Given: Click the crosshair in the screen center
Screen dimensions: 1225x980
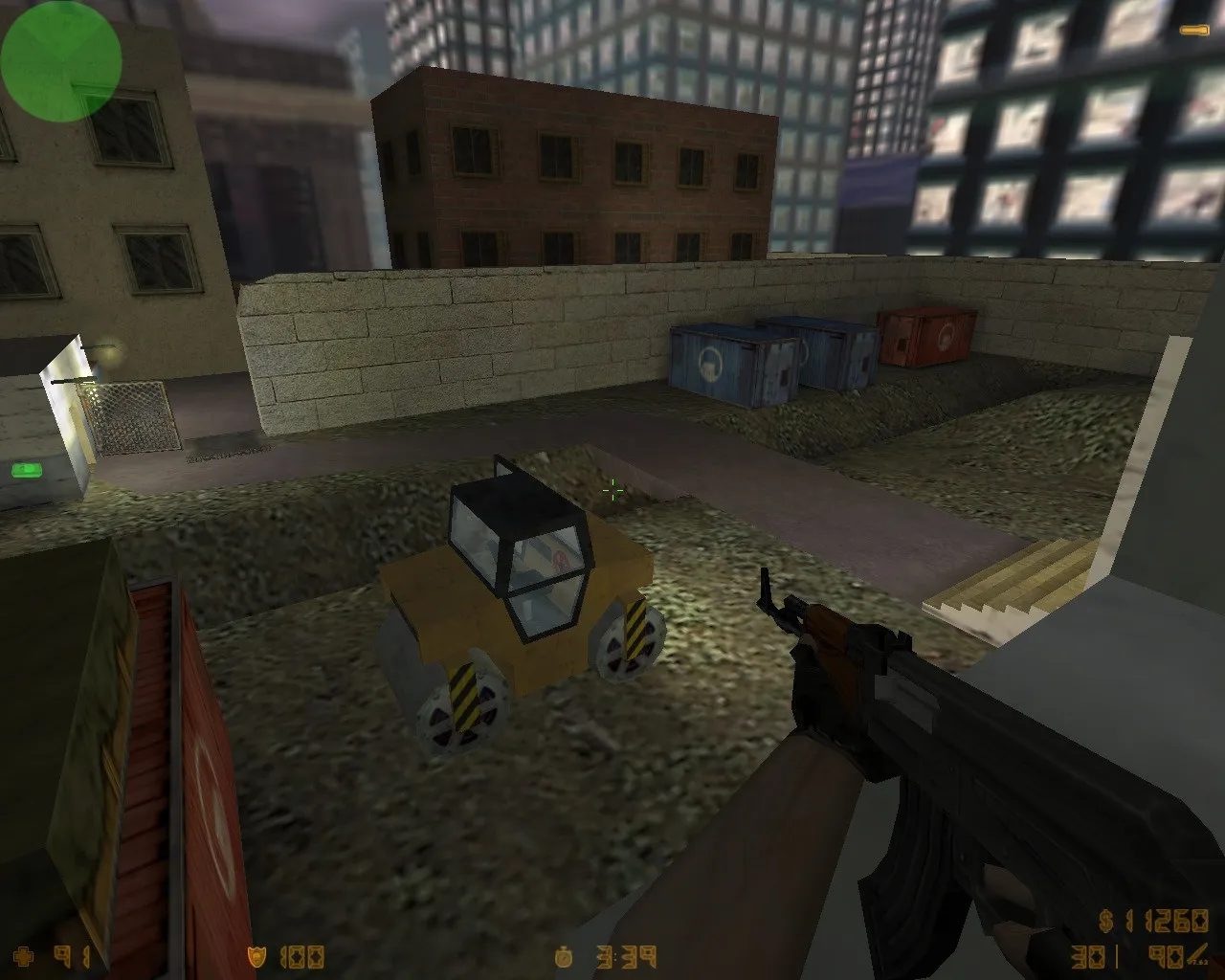Looking at the screenshot, I should click(612, 490).
